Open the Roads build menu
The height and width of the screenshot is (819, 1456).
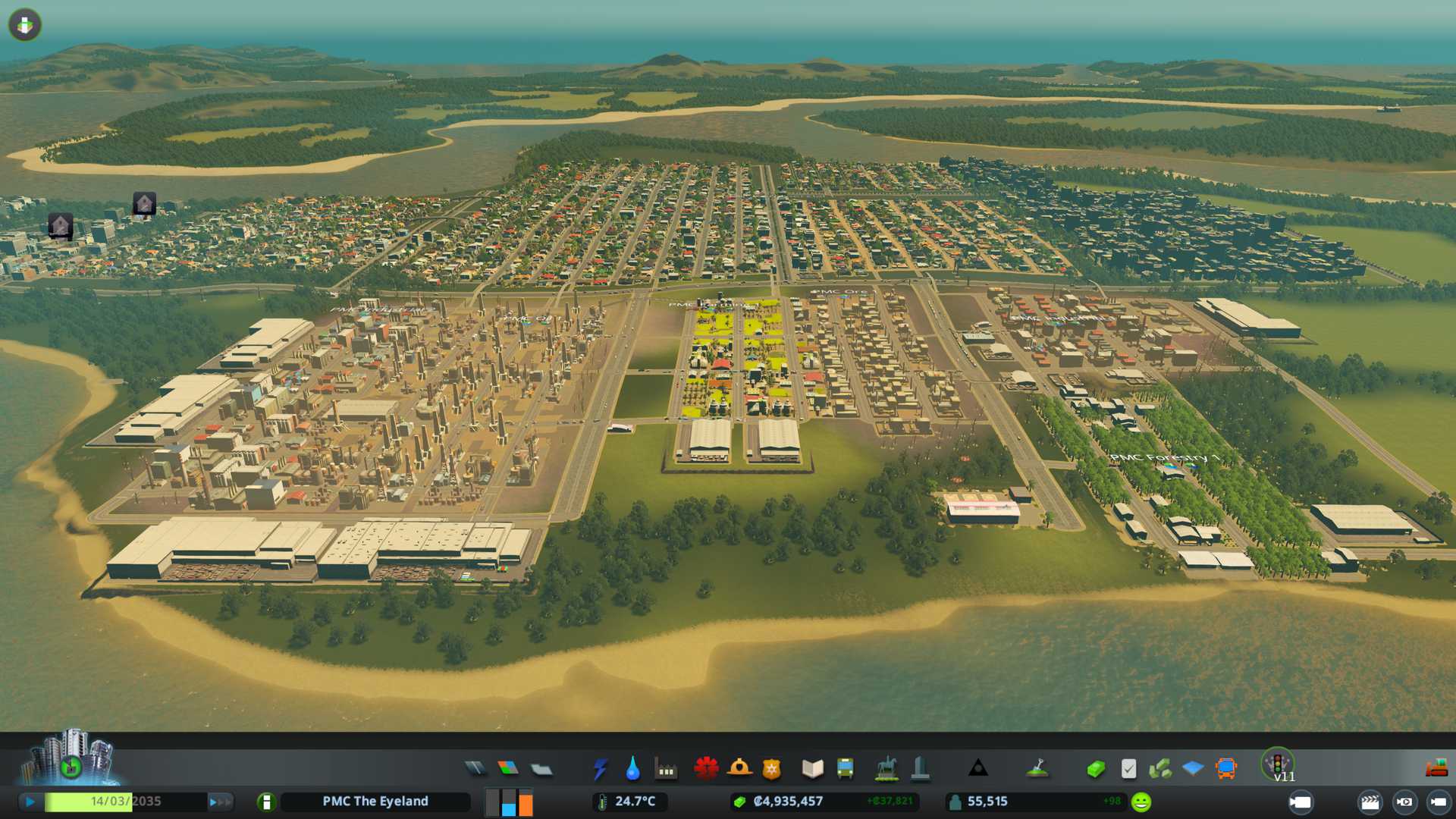(x=475, y=769)
